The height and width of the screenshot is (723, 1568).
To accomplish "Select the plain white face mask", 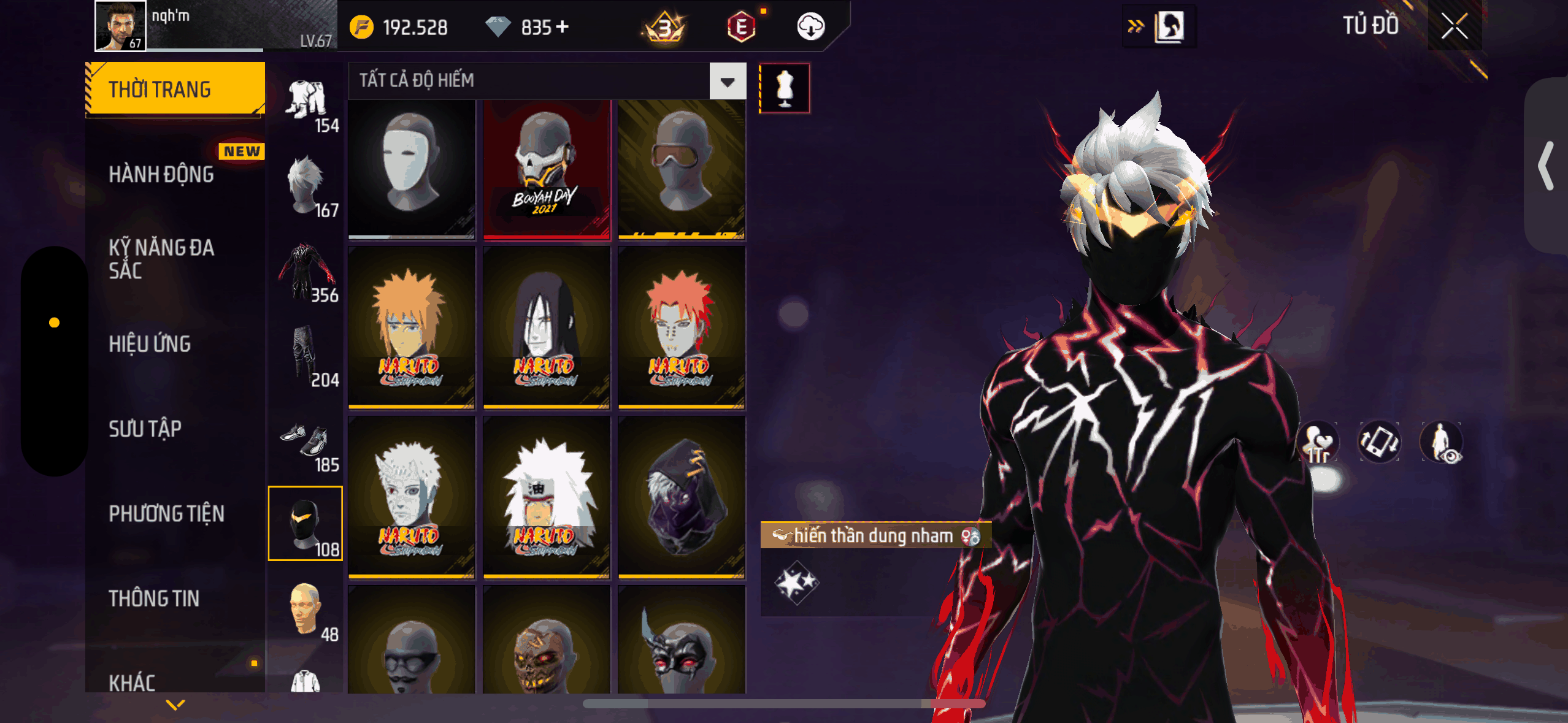I will (x=411, y=169).
